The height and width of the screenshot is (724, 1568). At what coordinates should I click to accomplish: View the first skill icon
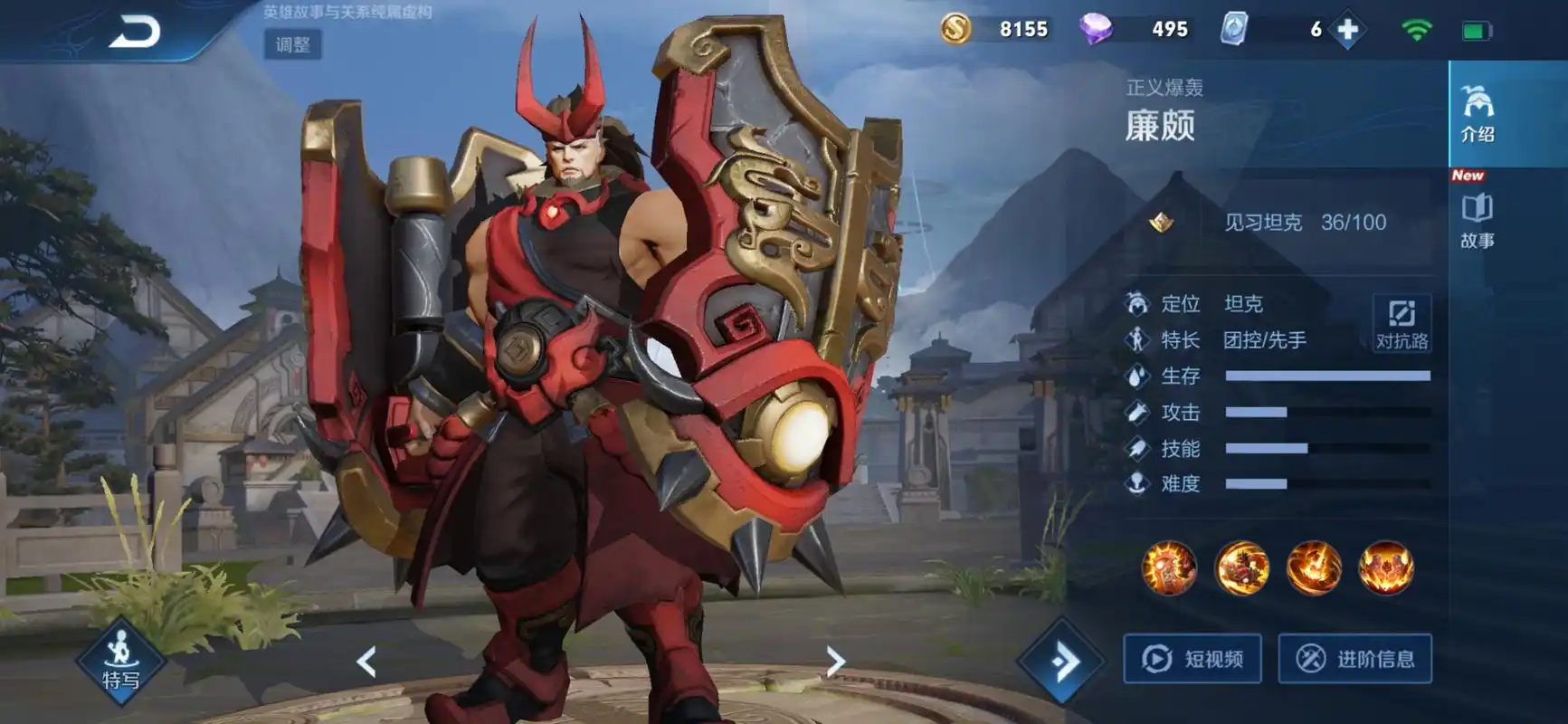pos(1169,567)
